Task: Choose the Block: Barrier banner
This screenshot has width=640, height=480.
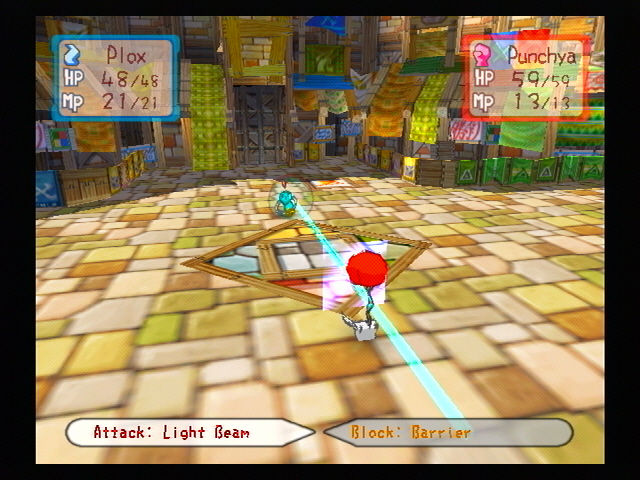Action: click(x=447, y=432)
